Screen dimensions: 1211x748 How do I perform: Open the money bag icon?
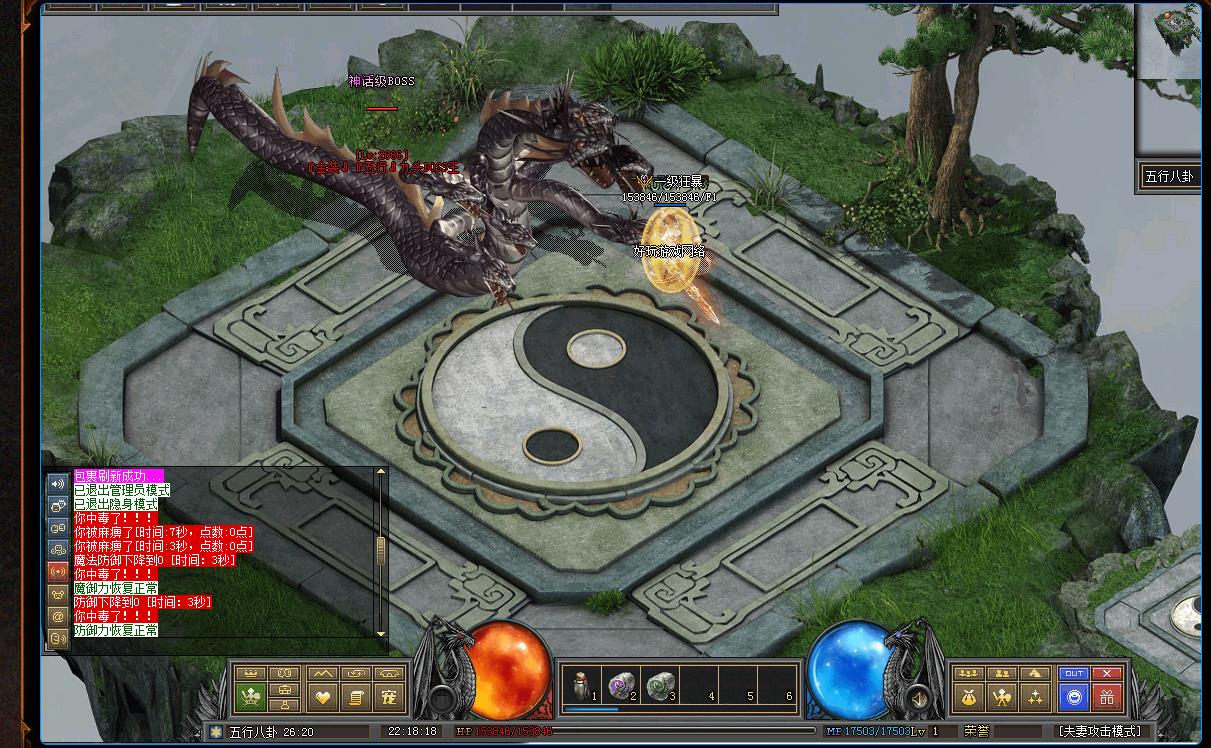(968, 696)
